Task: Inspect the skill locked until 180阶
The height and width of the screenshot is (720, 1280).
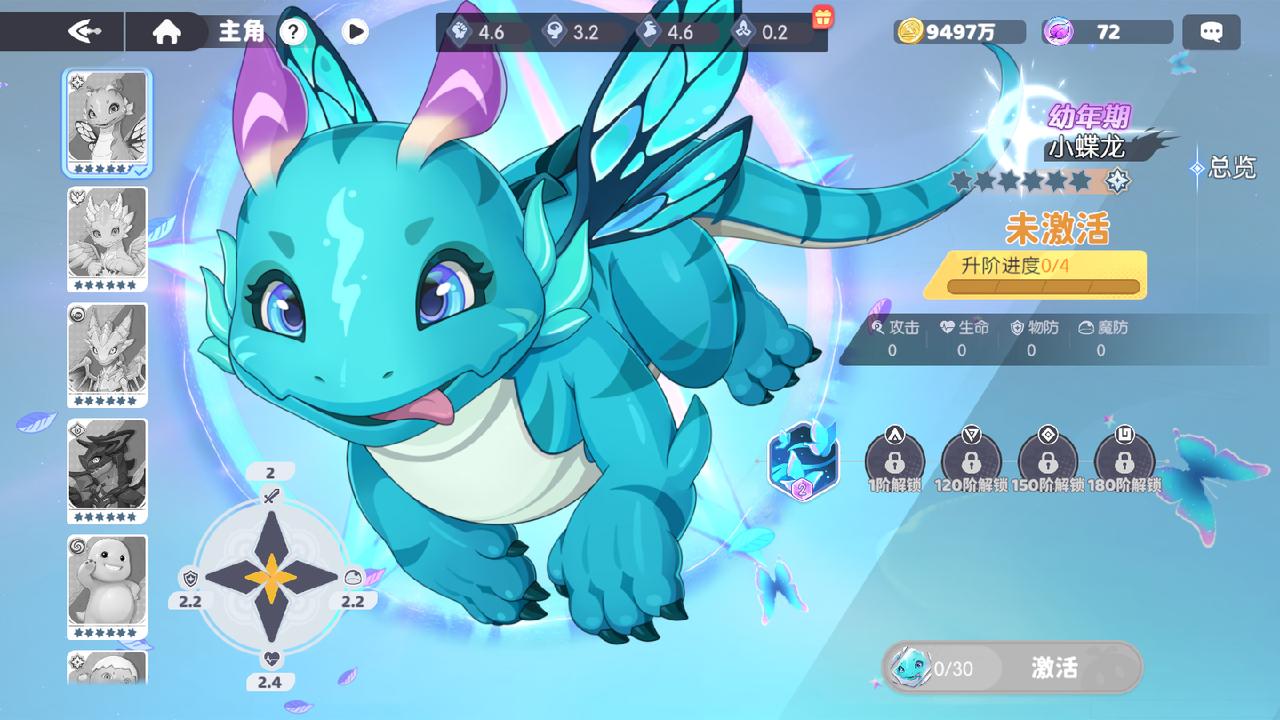Action: [x=1124, y=459]
